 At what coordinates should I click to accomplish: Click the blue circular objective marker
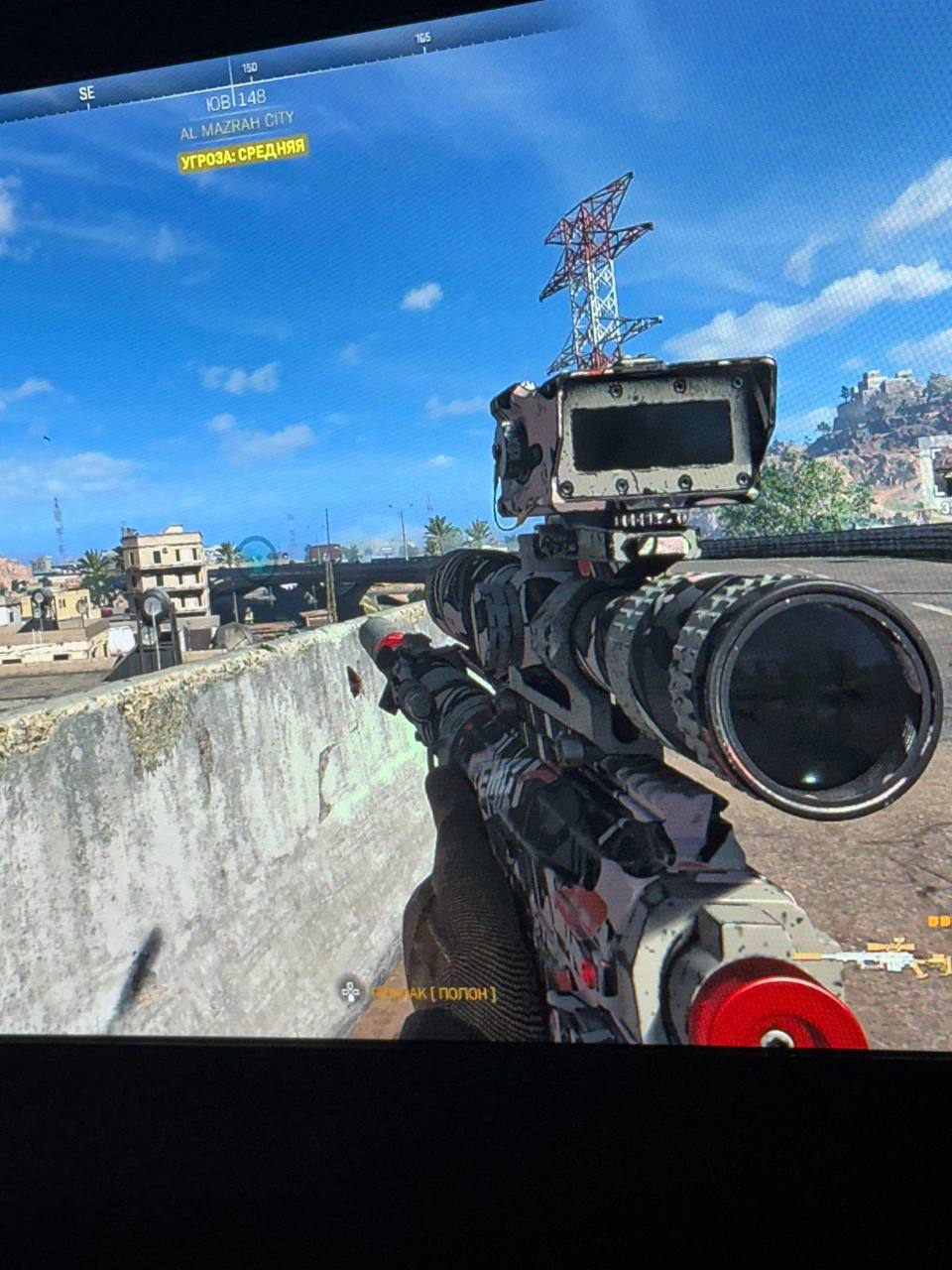point(257,557)
